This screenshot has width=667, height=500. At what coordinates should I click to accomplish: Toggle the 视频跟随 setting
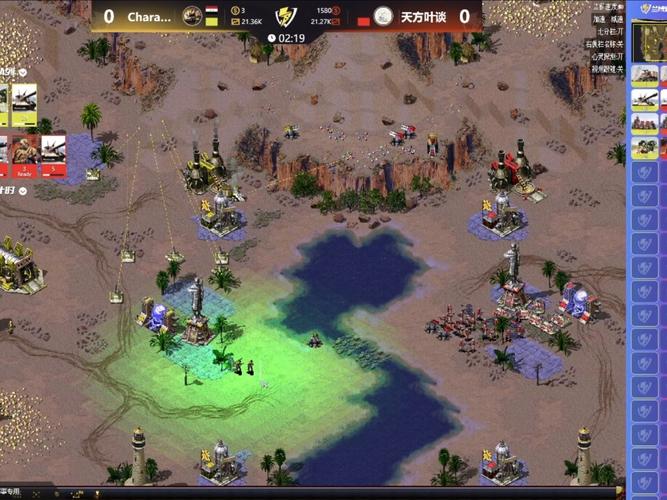pos(606,69)
